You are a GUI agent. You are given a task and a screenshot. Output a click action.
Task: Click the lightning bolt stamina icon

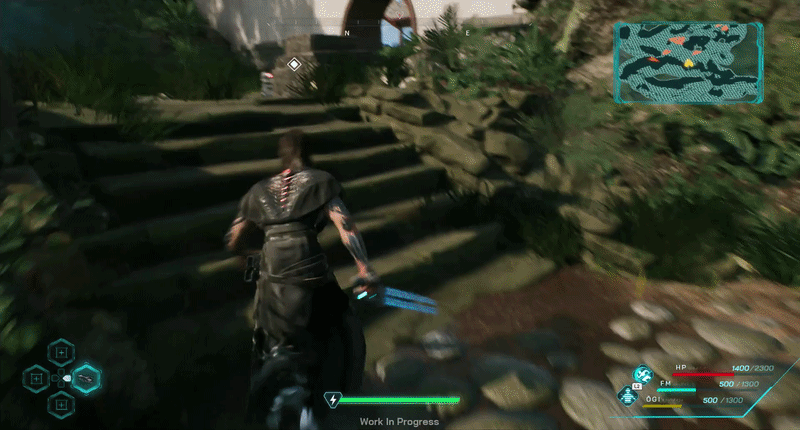(x=332, y=401)
